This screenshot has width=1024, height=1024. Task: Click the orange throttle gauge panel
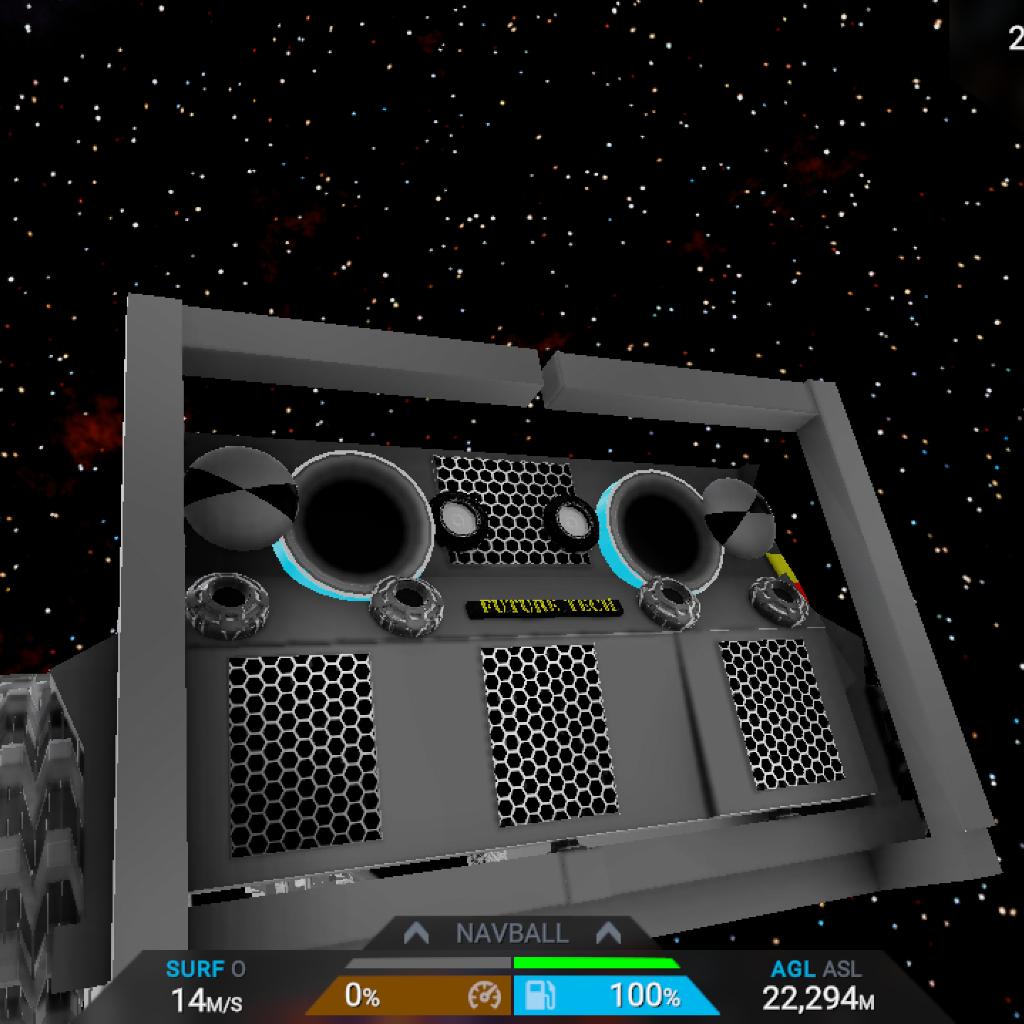coord(410,996)
